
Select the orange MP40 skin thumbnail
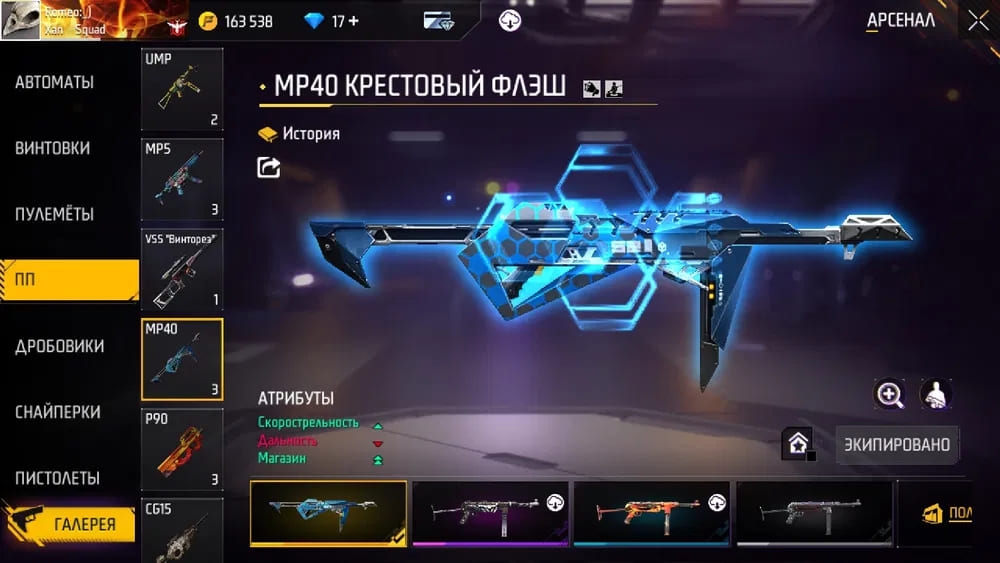coord(651,514)
